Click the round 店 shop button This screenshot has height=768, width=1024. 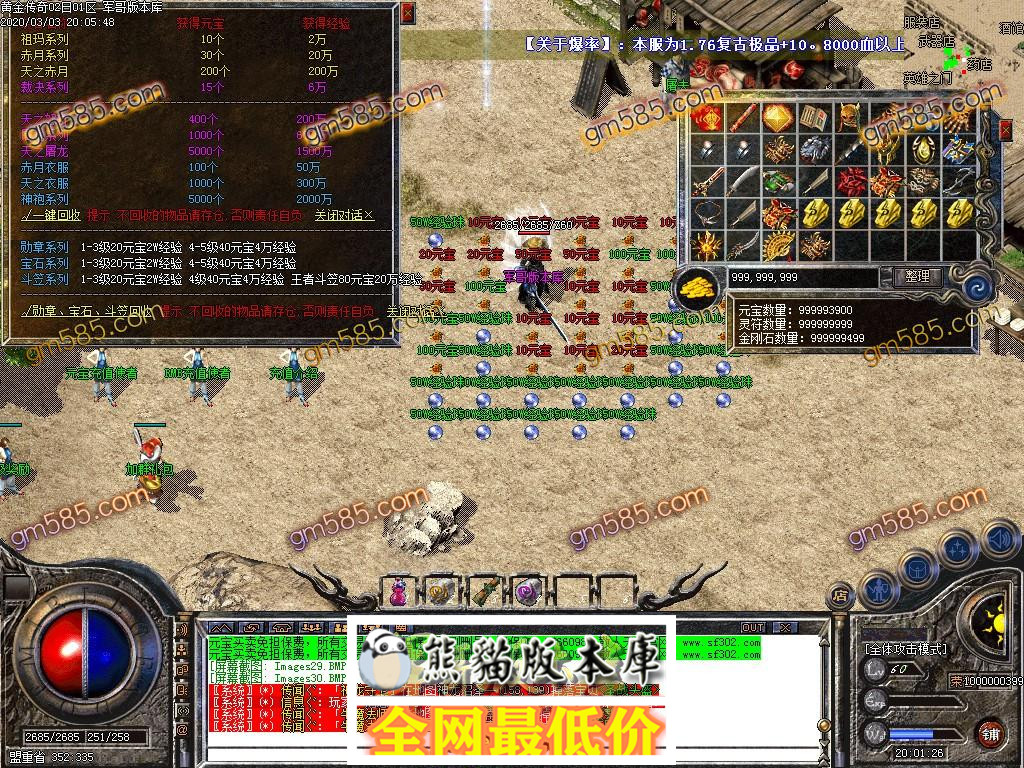click(840, 597)
